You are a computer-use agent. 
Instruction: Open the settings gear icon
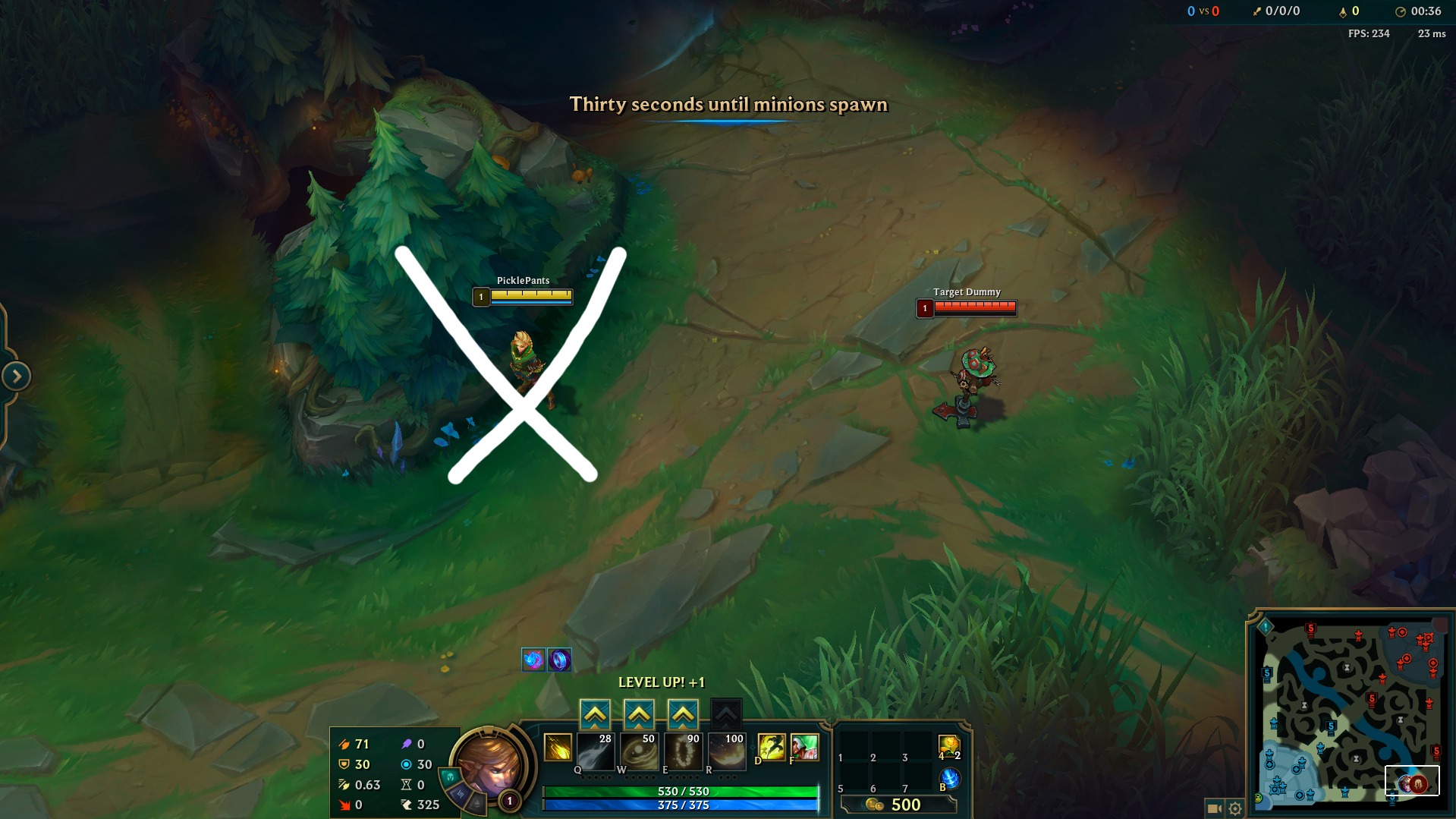[x=1237, y=809]
